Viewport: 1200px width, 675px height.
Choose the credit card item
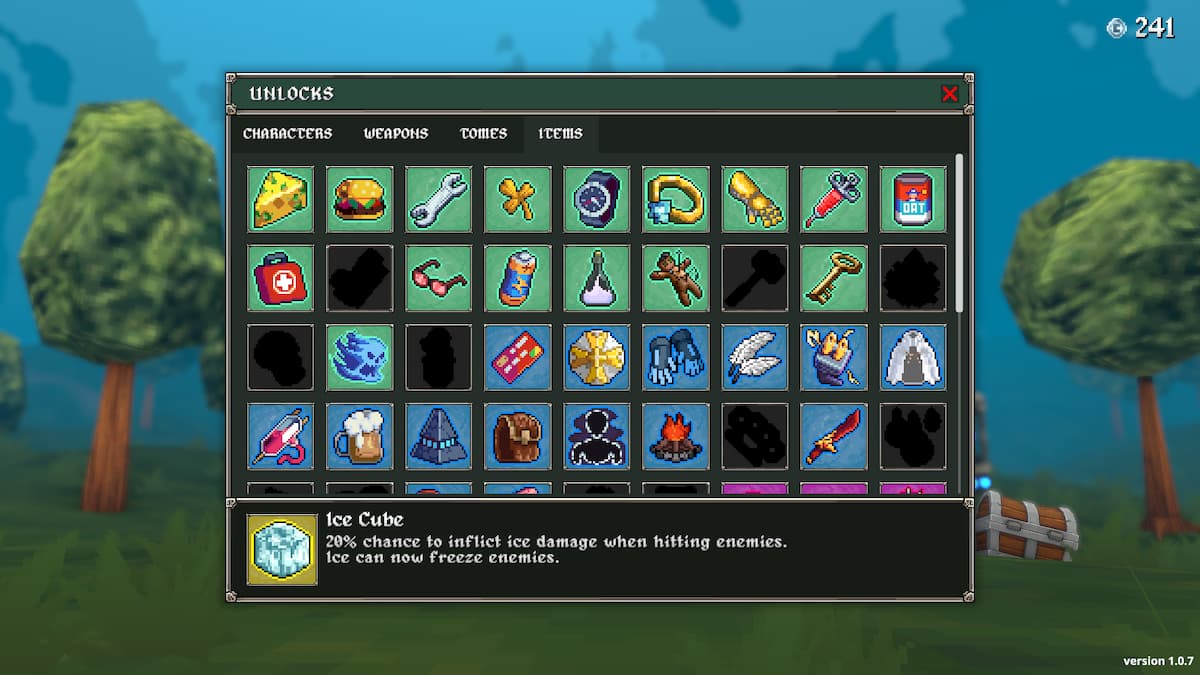518,357
